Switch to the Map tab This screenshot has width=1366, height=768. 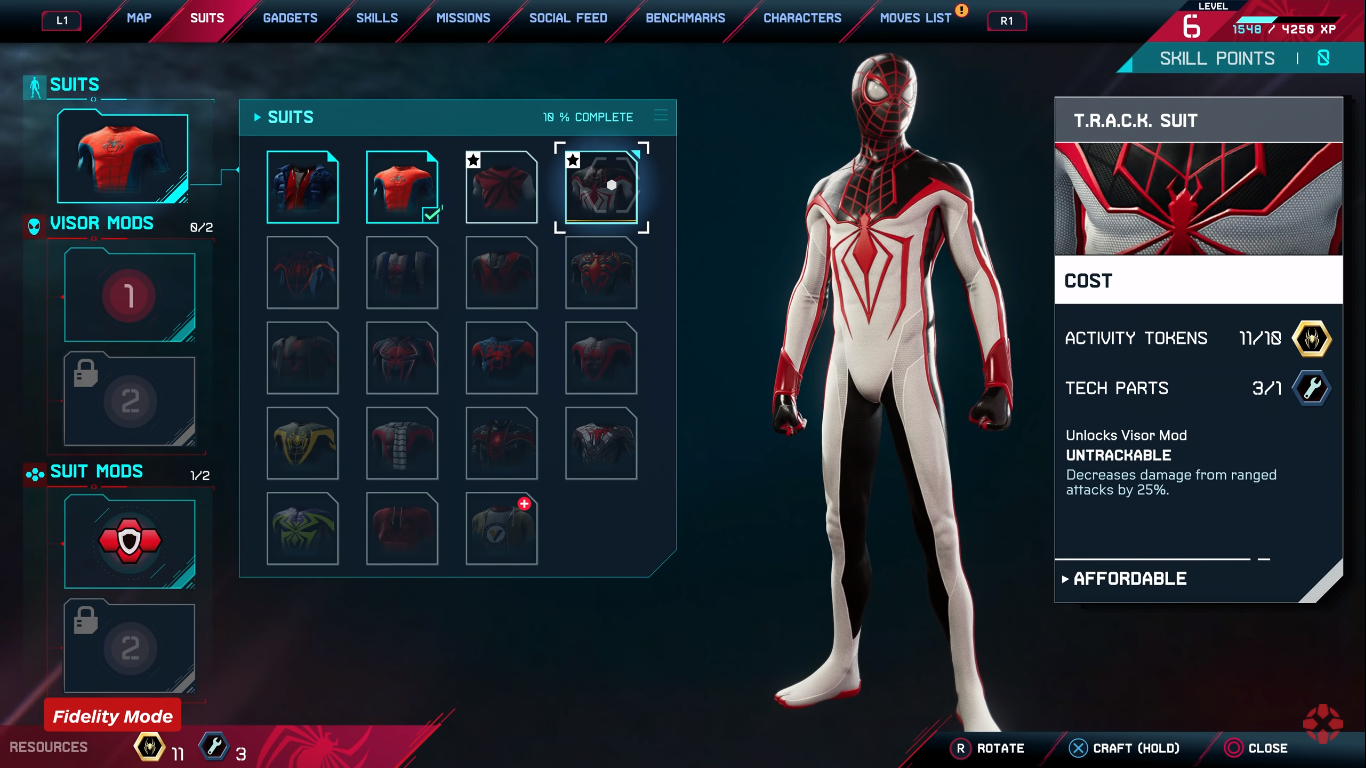139,18
